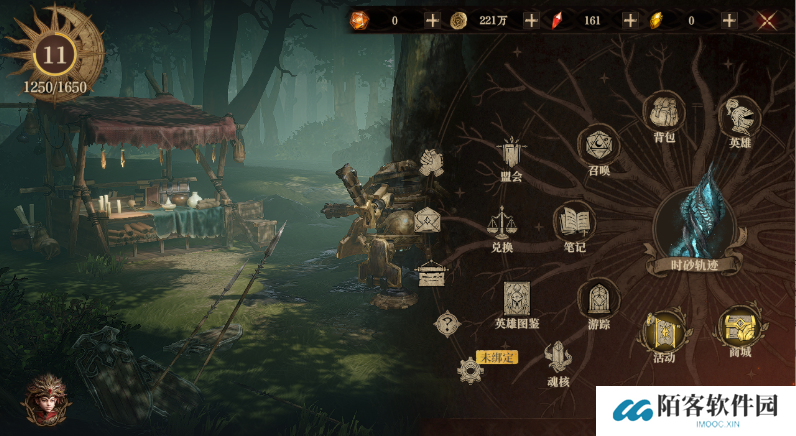Click the question mark help icon
Viewport: 796px width, 436px height.
(447, 323)
